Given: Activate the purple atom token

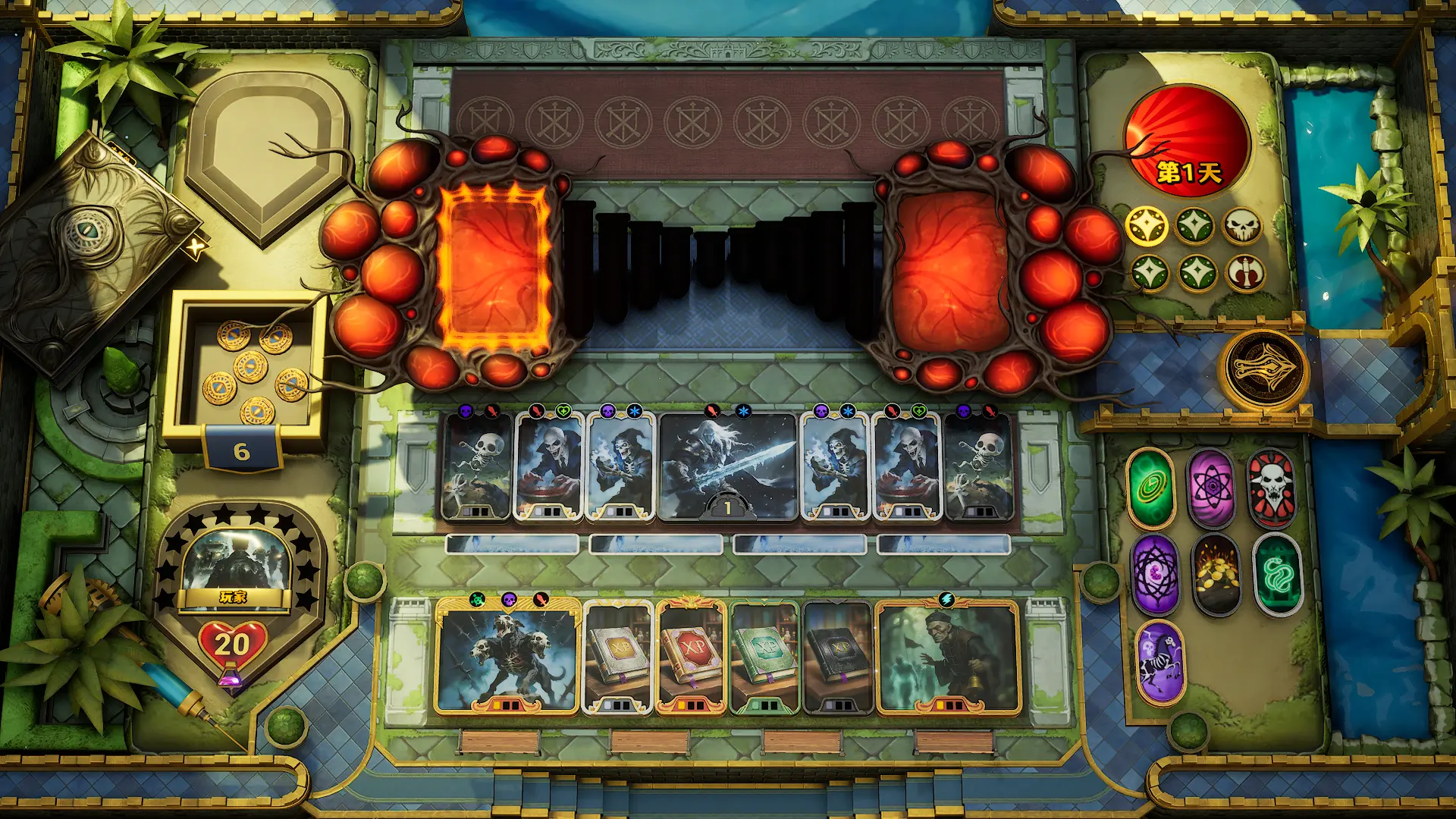Looking at the screenshot, I should (x=1211, y=489).
